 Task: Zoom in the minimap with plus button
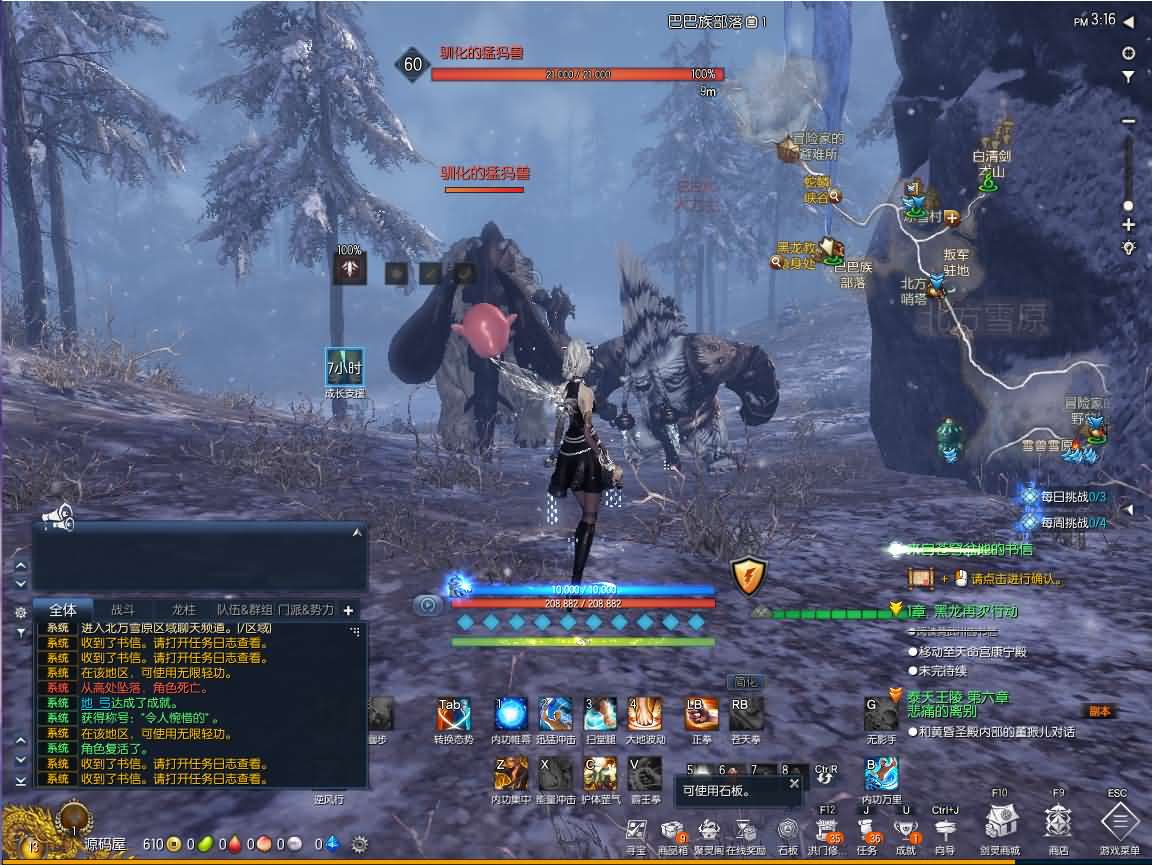click(x=1129, y=225)
